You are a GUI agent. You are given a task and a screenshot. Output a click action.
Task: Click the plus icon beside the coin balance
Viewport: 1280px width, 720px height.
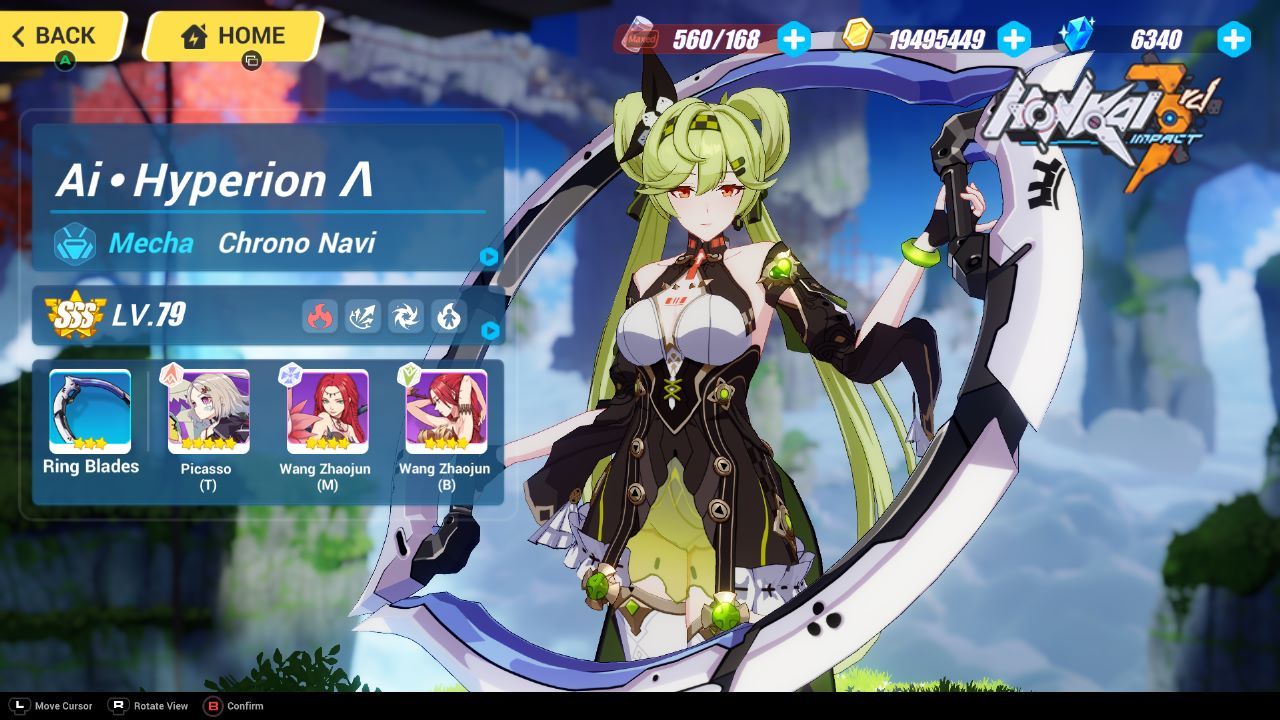coord(1015,40)
